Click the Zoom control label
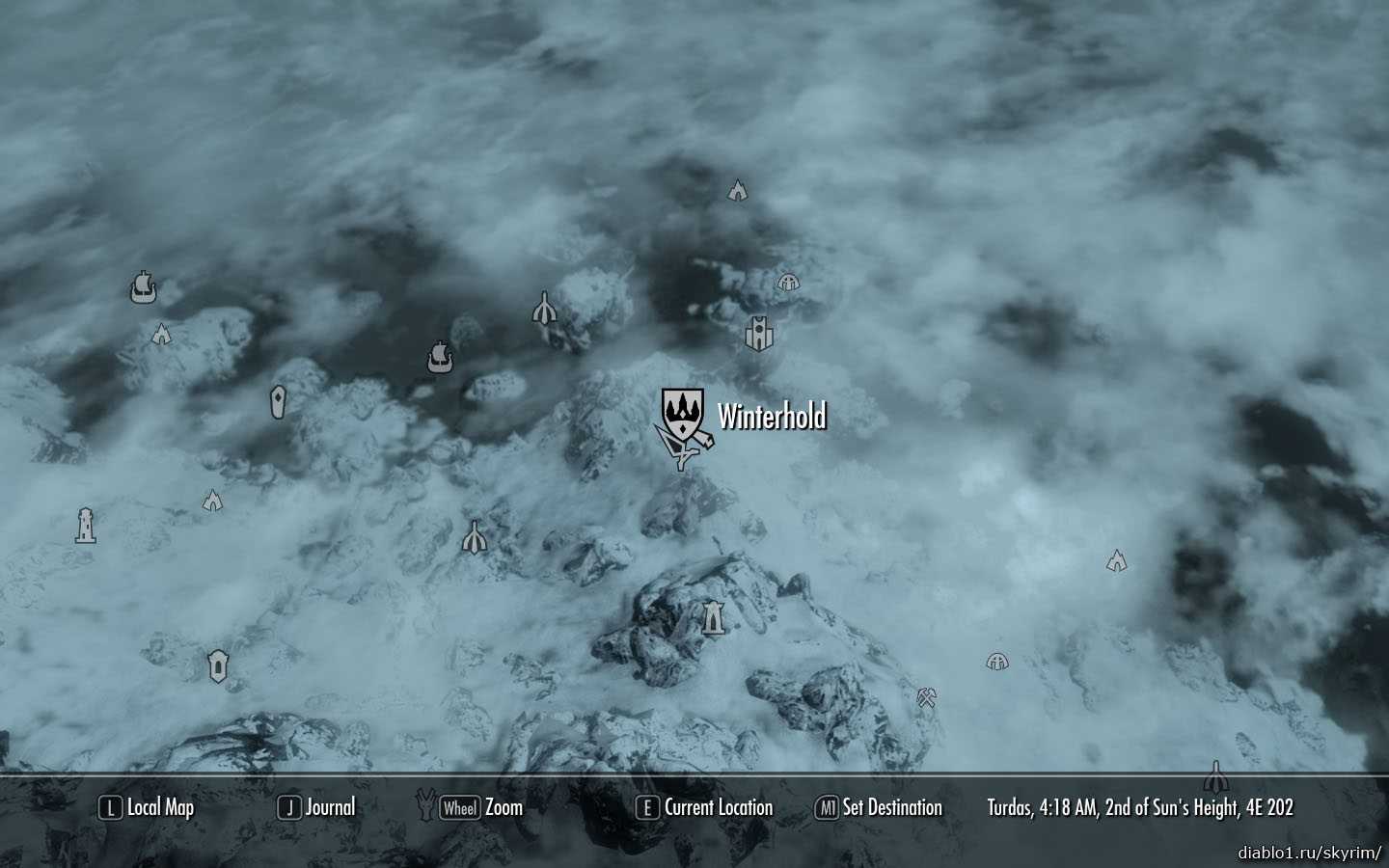 tap(482, 808)
